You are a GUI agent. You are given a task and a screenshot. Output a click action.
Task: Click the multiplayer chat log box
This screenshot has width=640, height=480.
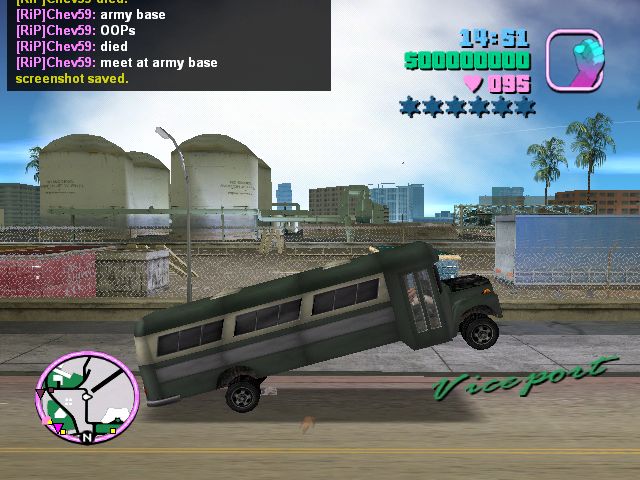tap(168, 44)
